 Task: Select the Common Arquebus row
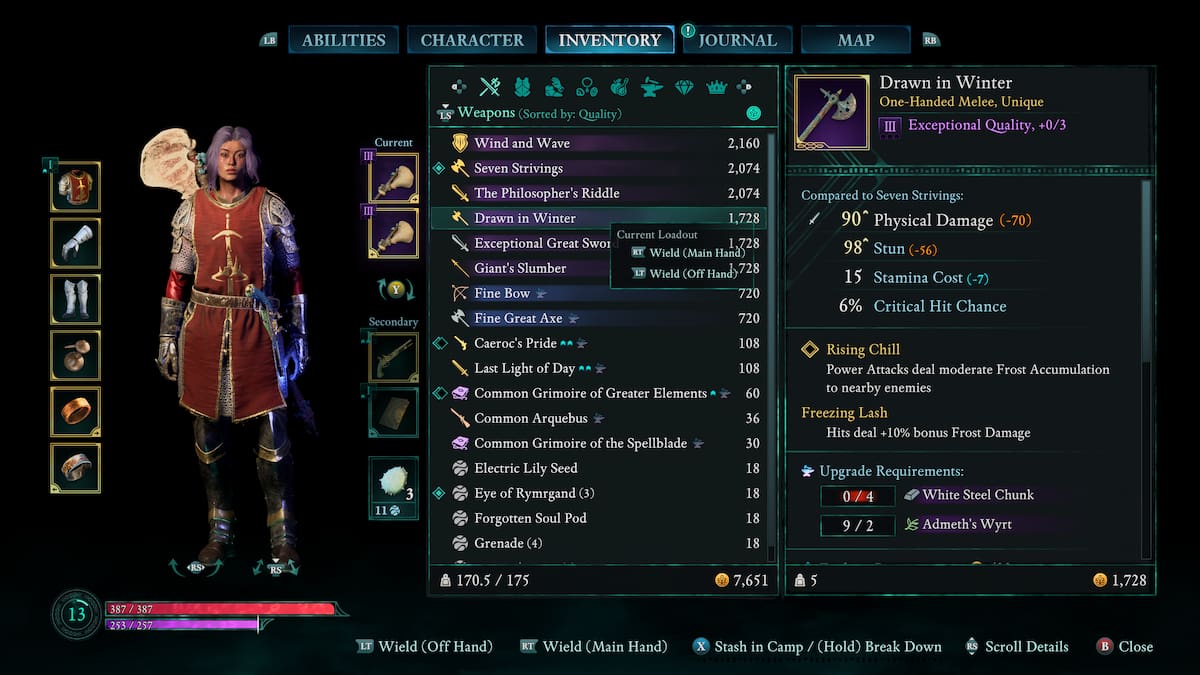[x=530, y=418]
